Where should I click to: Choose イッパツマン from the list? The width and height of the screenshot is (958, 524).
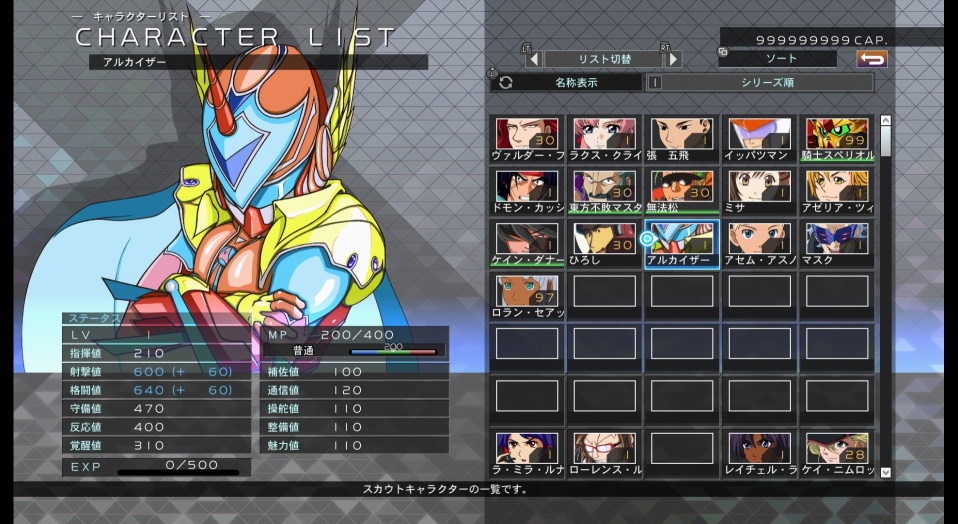760,140
